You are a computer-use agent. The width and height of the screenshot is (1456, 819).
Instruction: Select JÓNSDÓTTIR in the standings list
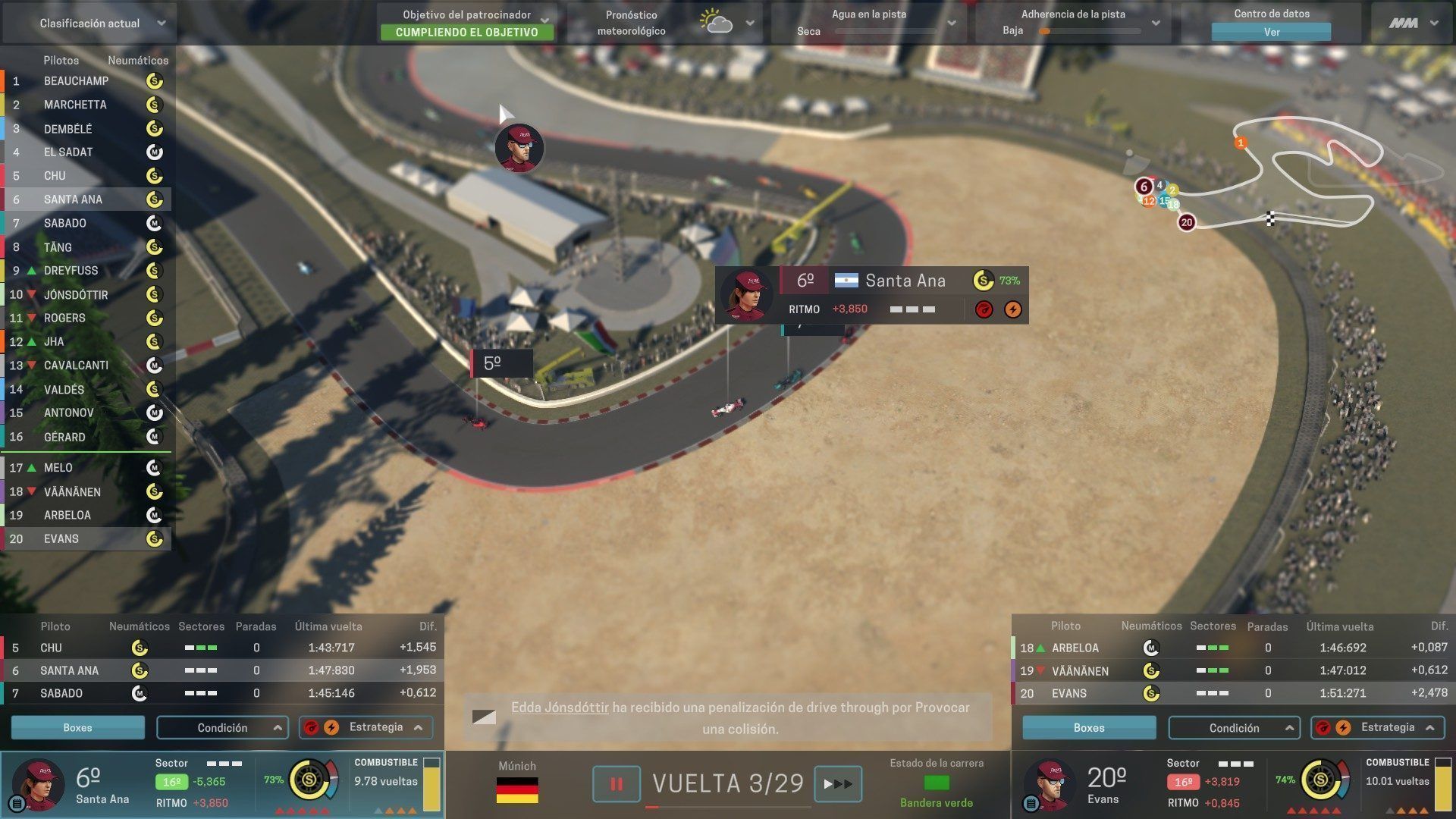tap(76, 294)
